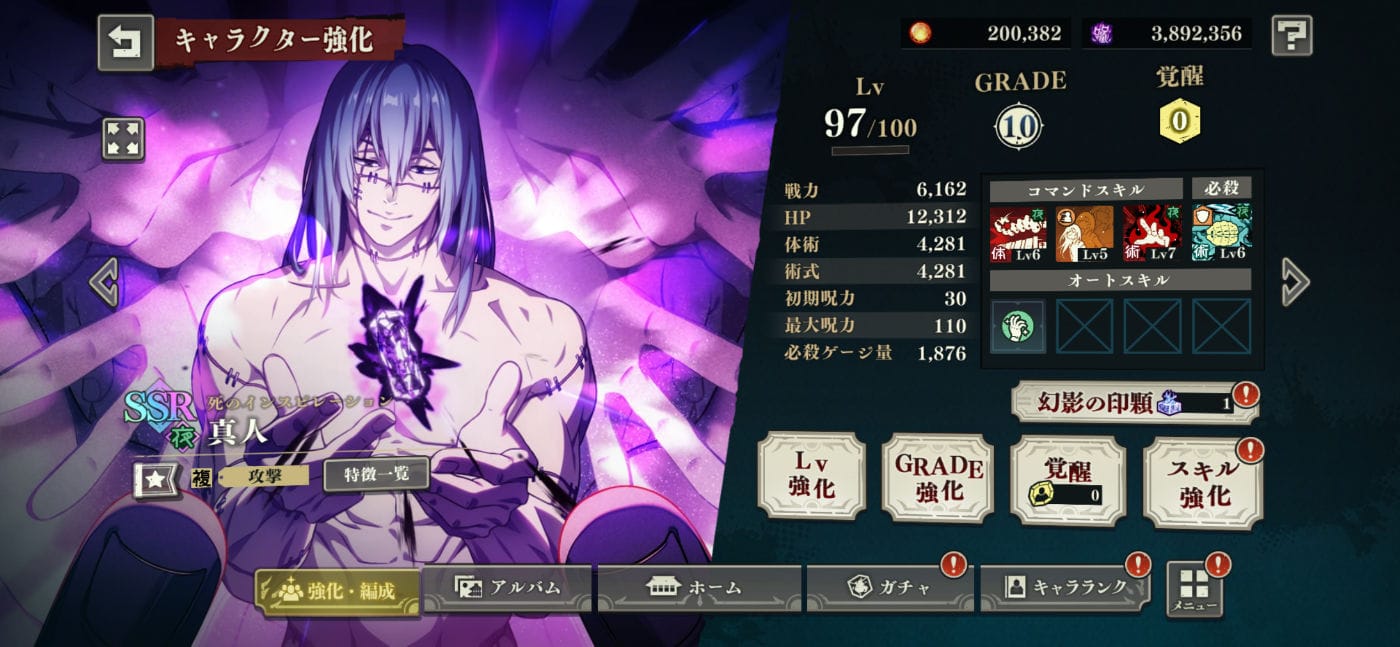Open the 覚醒 awakening button
The image size is (1400, 647).
1067,480
